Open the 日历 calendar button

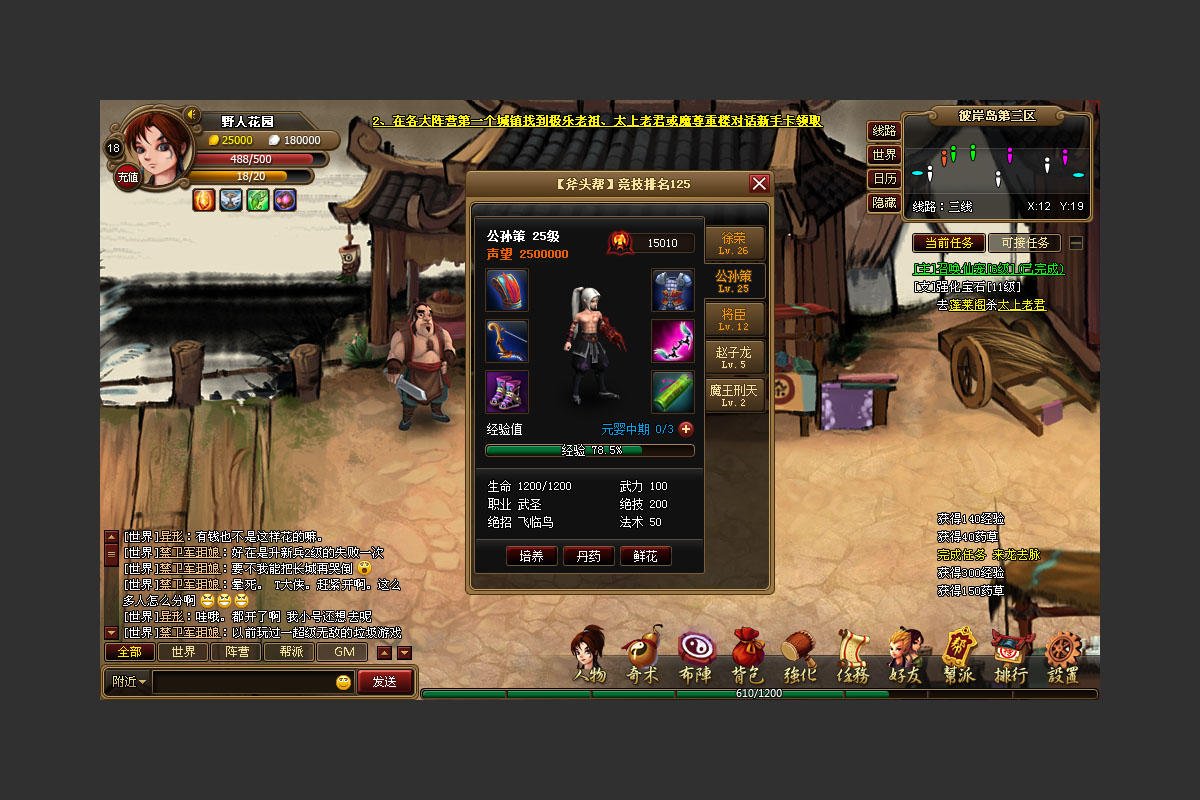(884, 179)
